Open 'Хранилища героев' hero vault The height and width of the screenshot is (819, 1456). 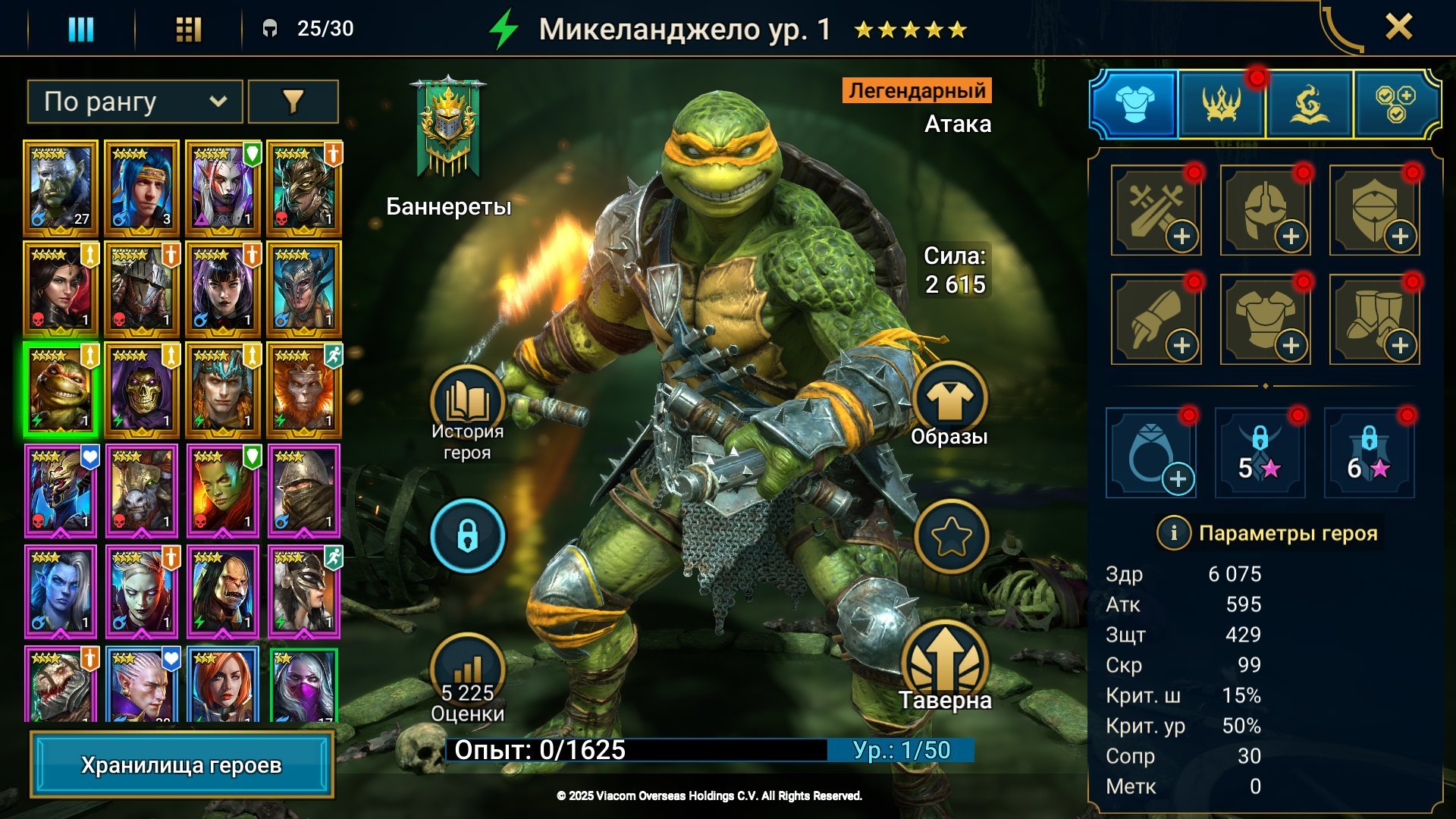pos(181,765)
